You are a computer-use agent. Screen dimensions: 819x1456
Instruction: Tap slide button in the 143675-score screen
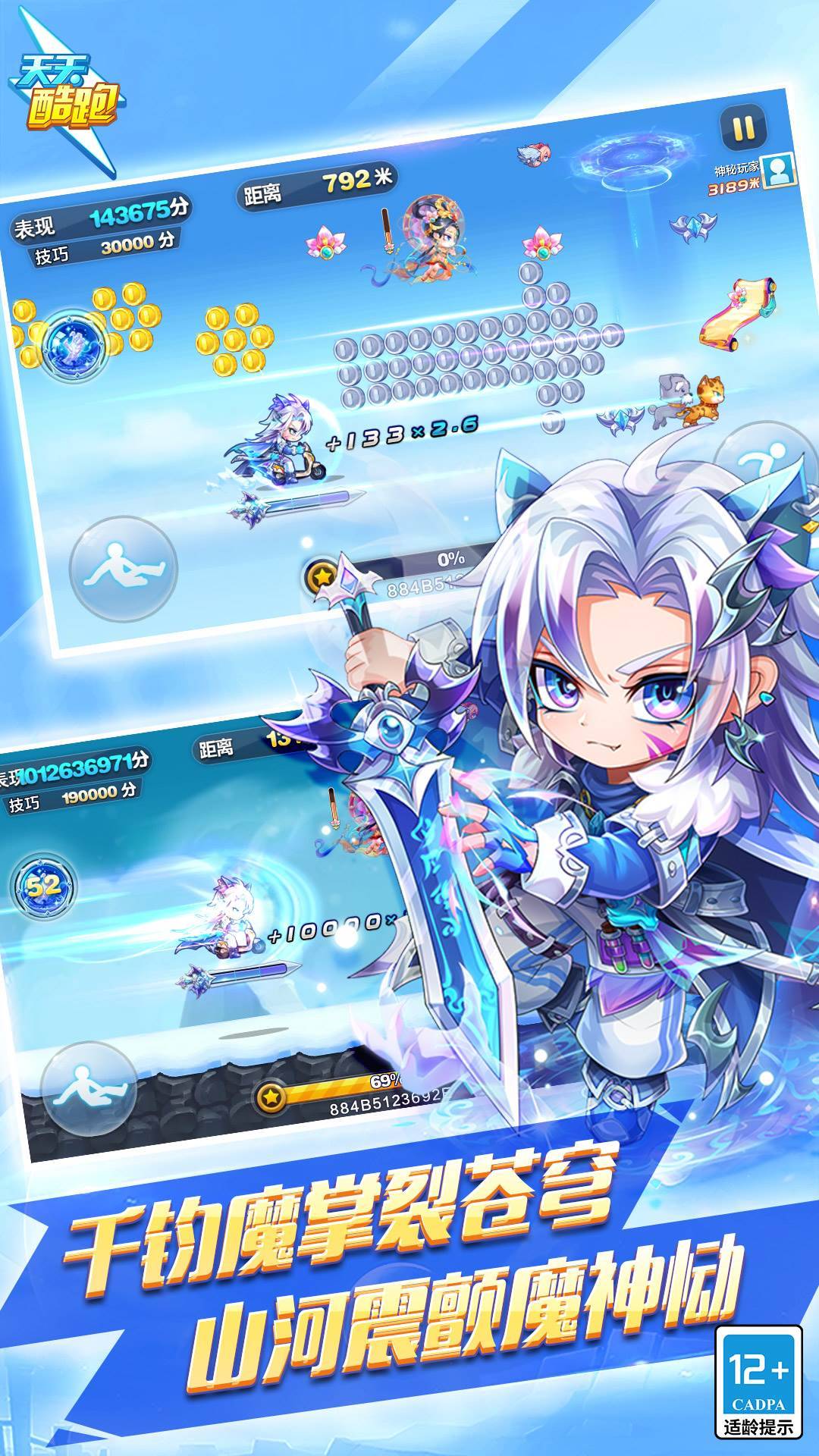[x=123, y=570]
